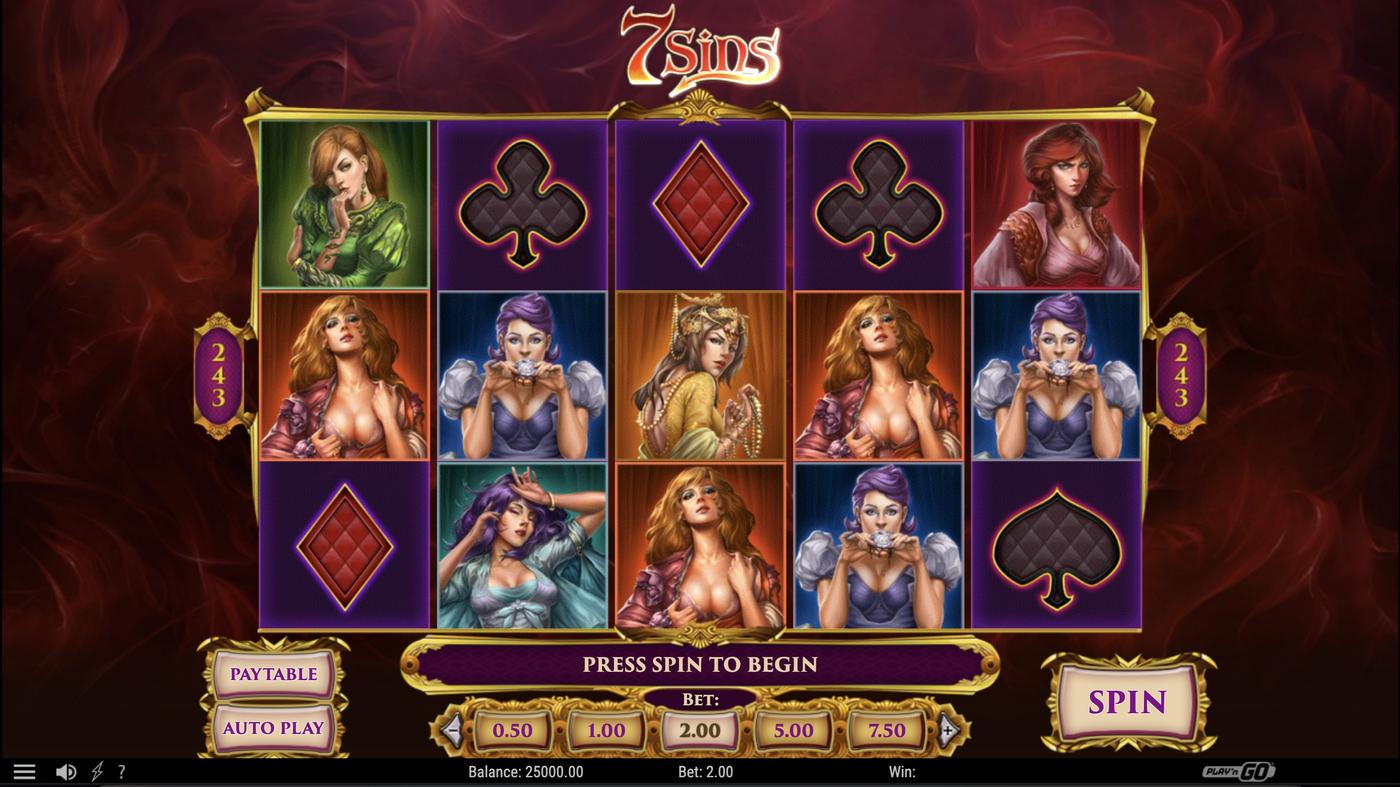Viewport: 1400px width, 787px height.
Task: Enable turbo spin via lightning icon
Action: click(x=97, y=770)
